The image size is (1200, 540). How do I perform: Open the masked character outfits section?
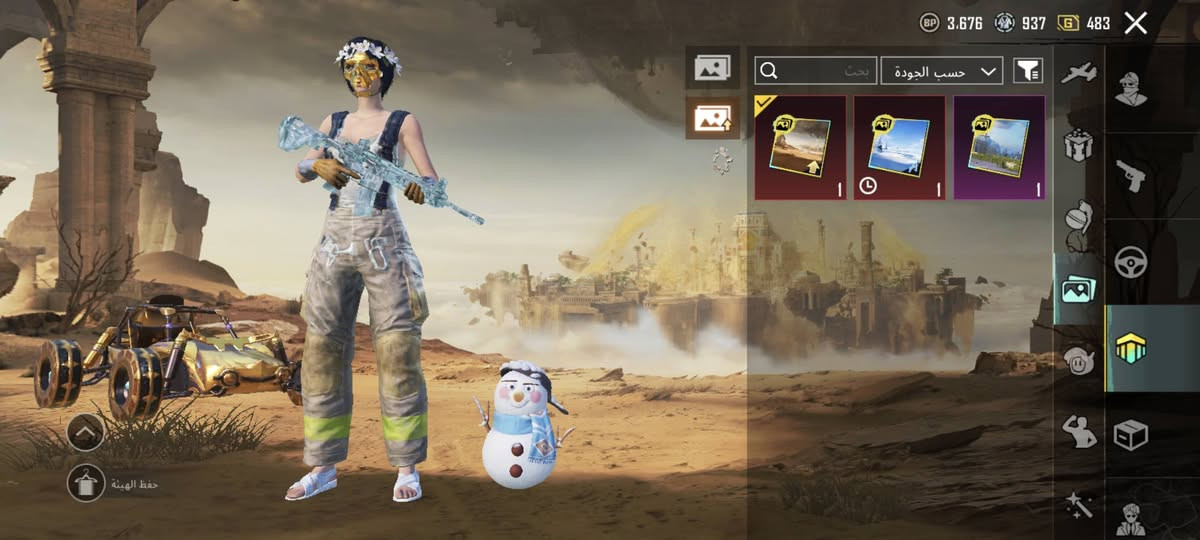point(1131,91)
